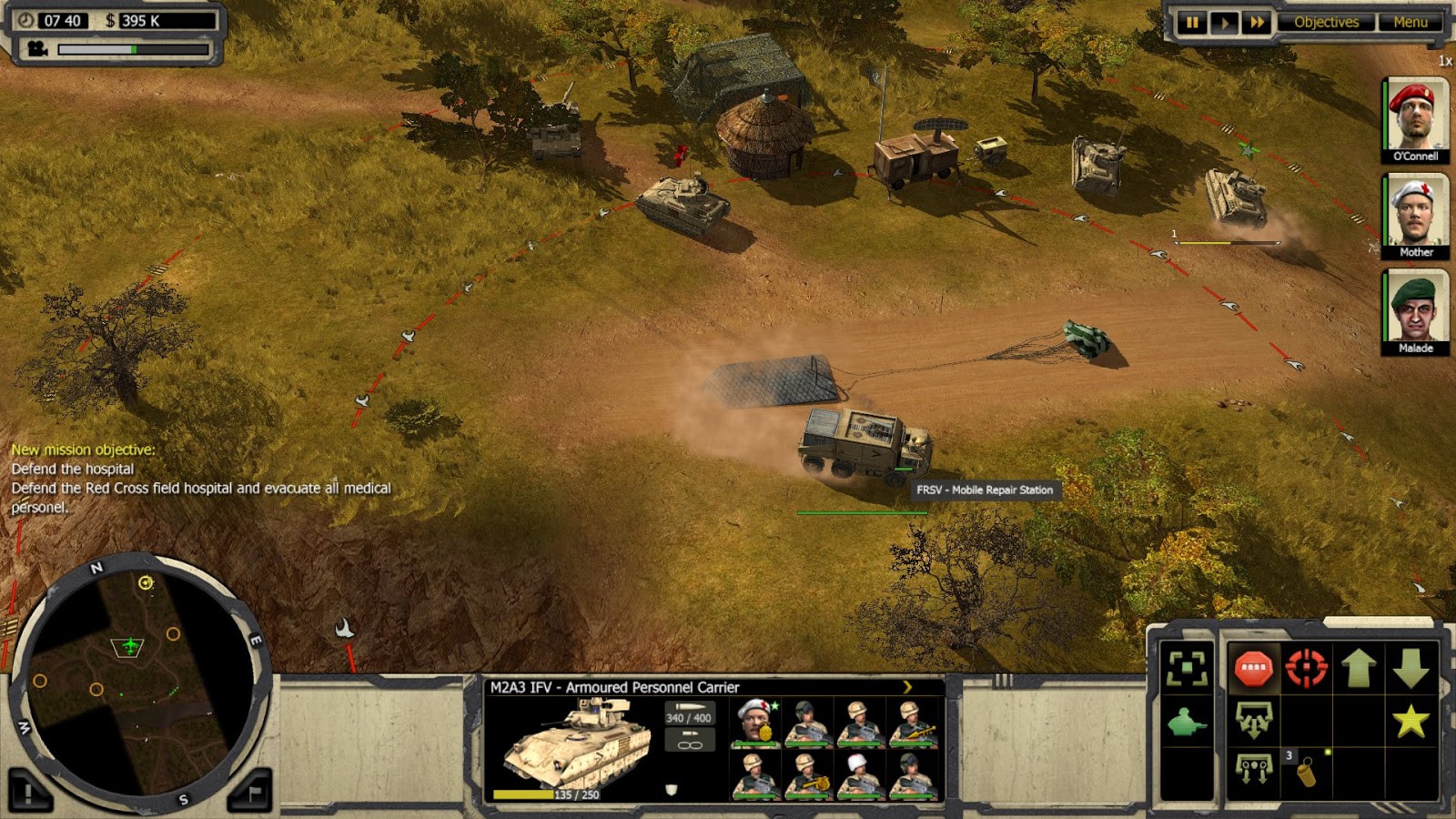Click the unload troops icon
The height and width of the screenshot is (819, 1456).
(1254, 722)
